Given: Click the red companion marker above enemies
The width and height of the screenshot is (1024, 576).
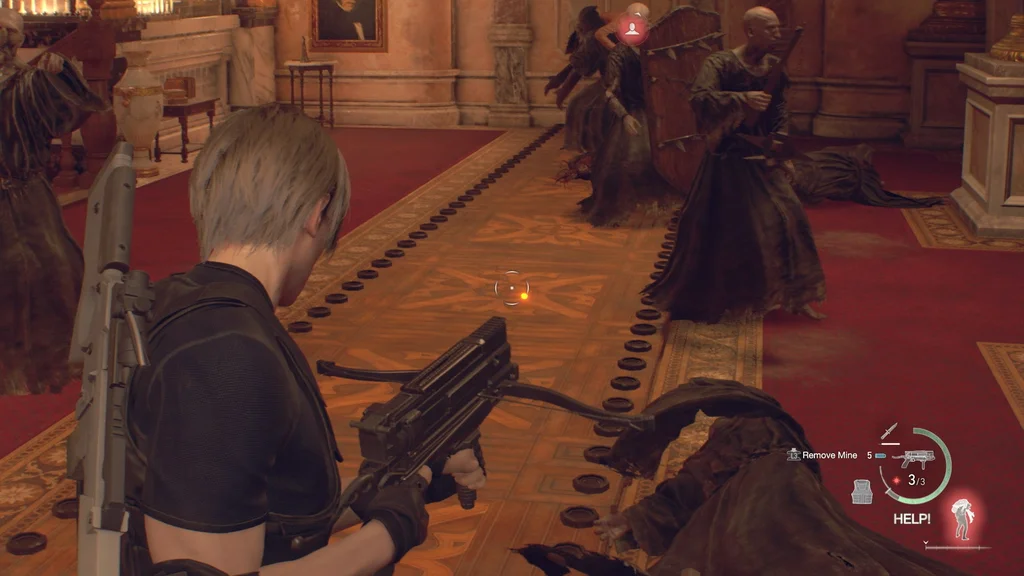Looking at the screenshot, I should (632, 30).
